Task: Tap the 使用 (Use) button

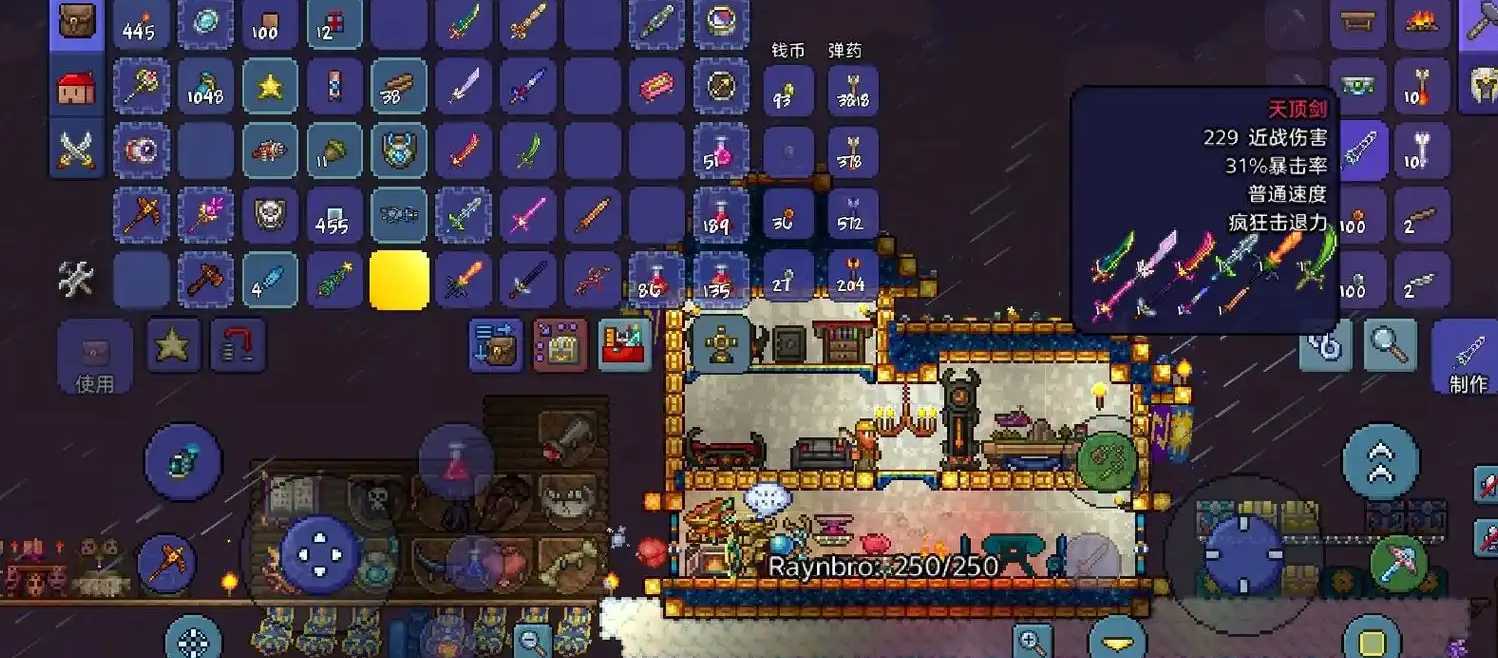Action: (x=95, y=357)
